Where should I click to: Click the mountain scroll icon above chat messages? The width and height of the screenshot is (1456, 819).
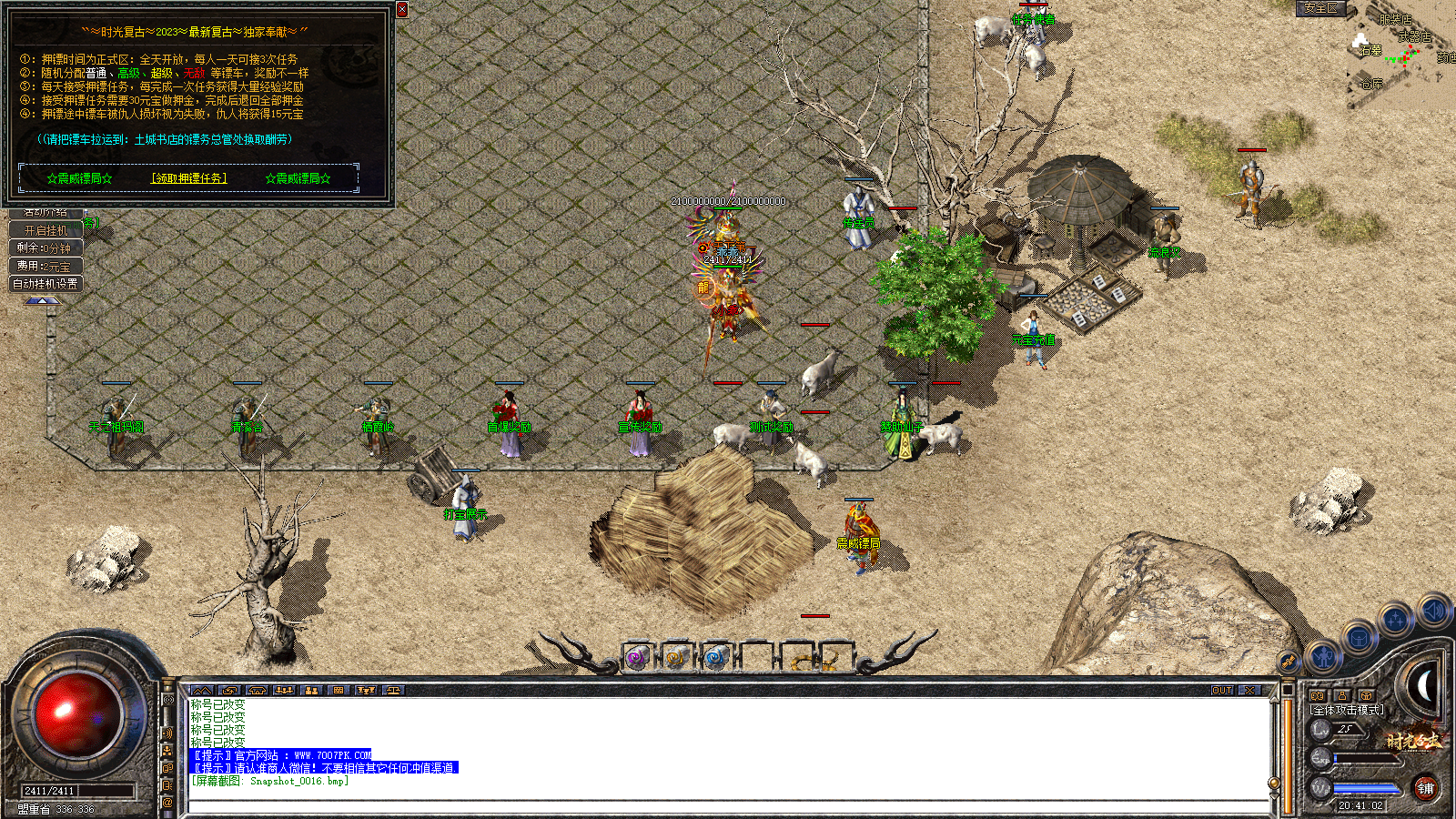pyautogui.click(x=202, y=691)
